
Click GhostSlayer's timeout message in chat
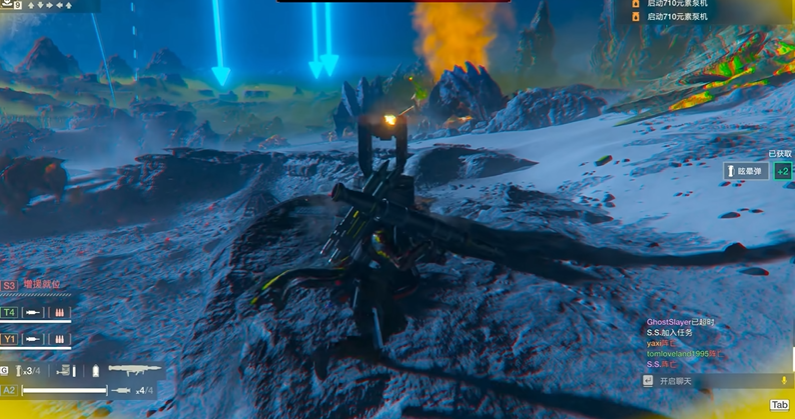pyautogui.click(x=680, y=322)
